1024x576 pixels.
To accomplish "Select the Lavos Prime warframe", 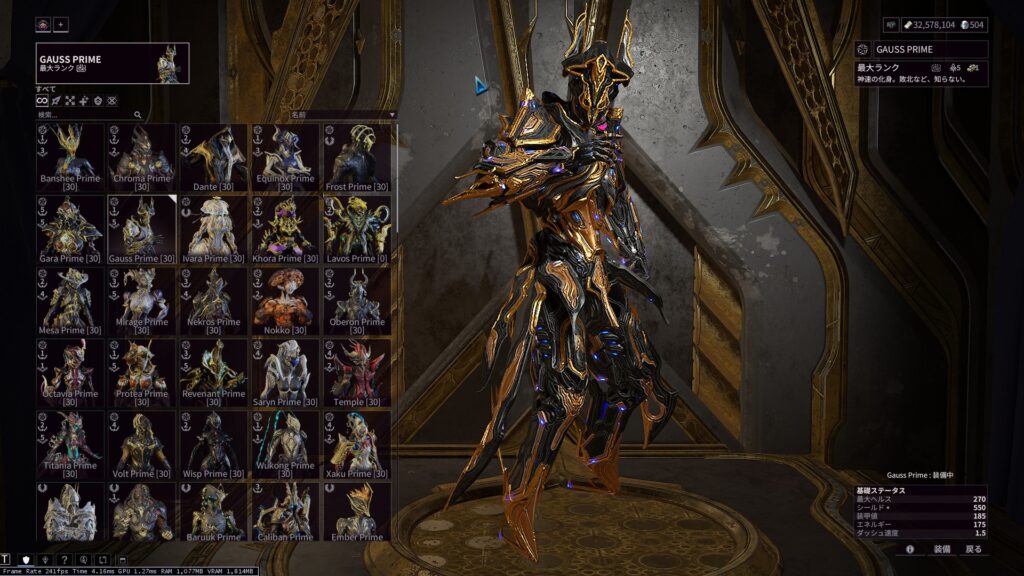I will point(357,229).
